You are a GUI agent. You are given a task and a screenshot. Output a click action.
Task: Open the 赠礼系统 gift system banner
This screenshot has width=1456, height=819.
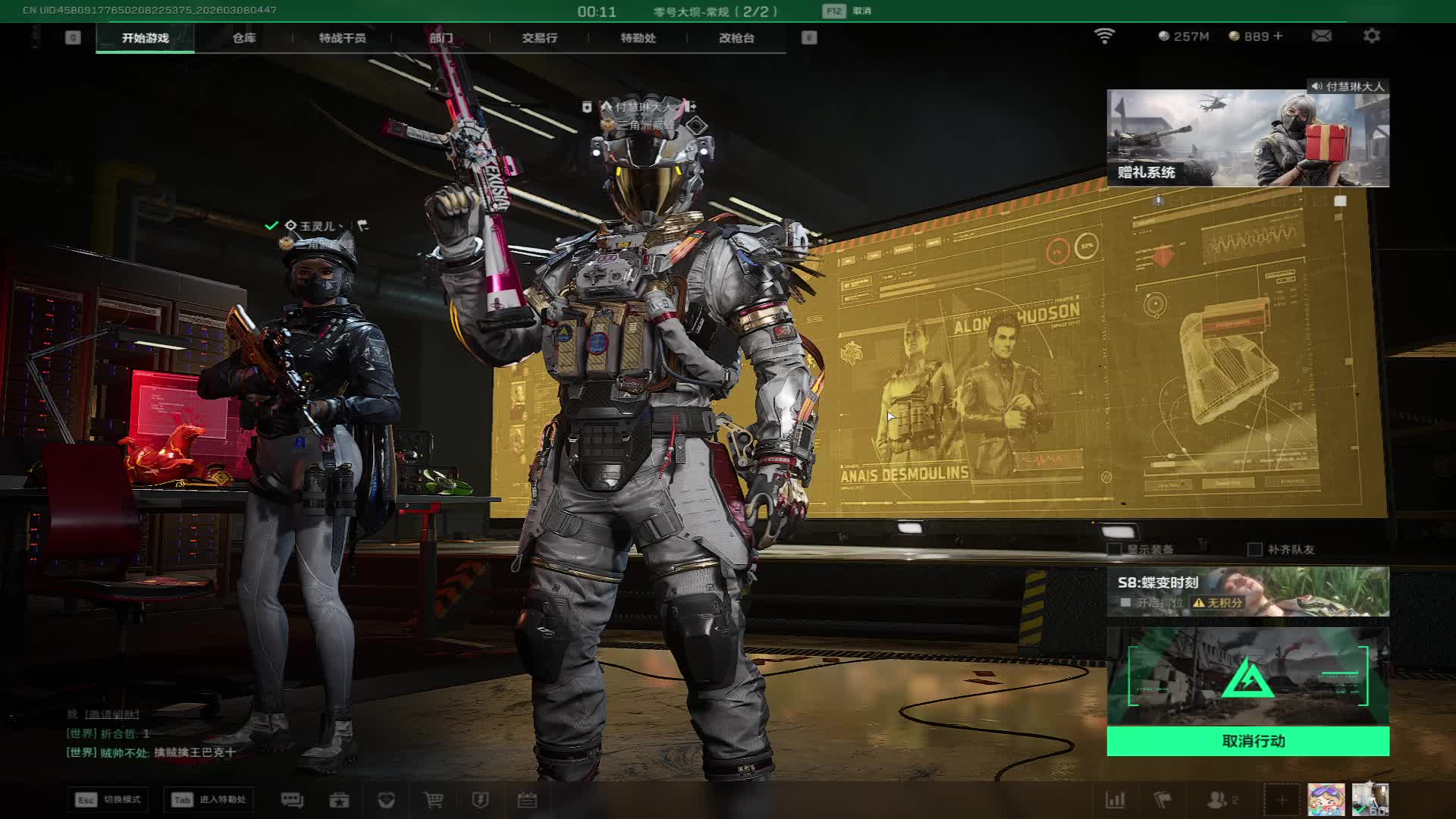click(x=1247, y=138)
